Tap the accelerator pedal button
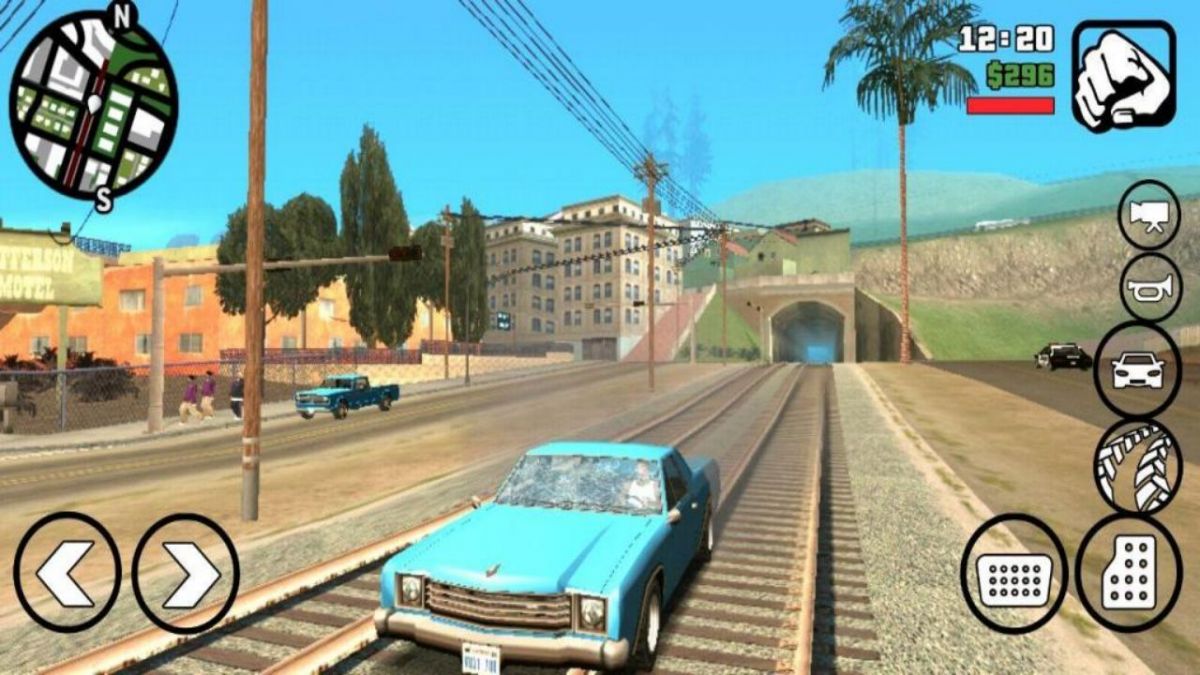 pos(1129,573)
